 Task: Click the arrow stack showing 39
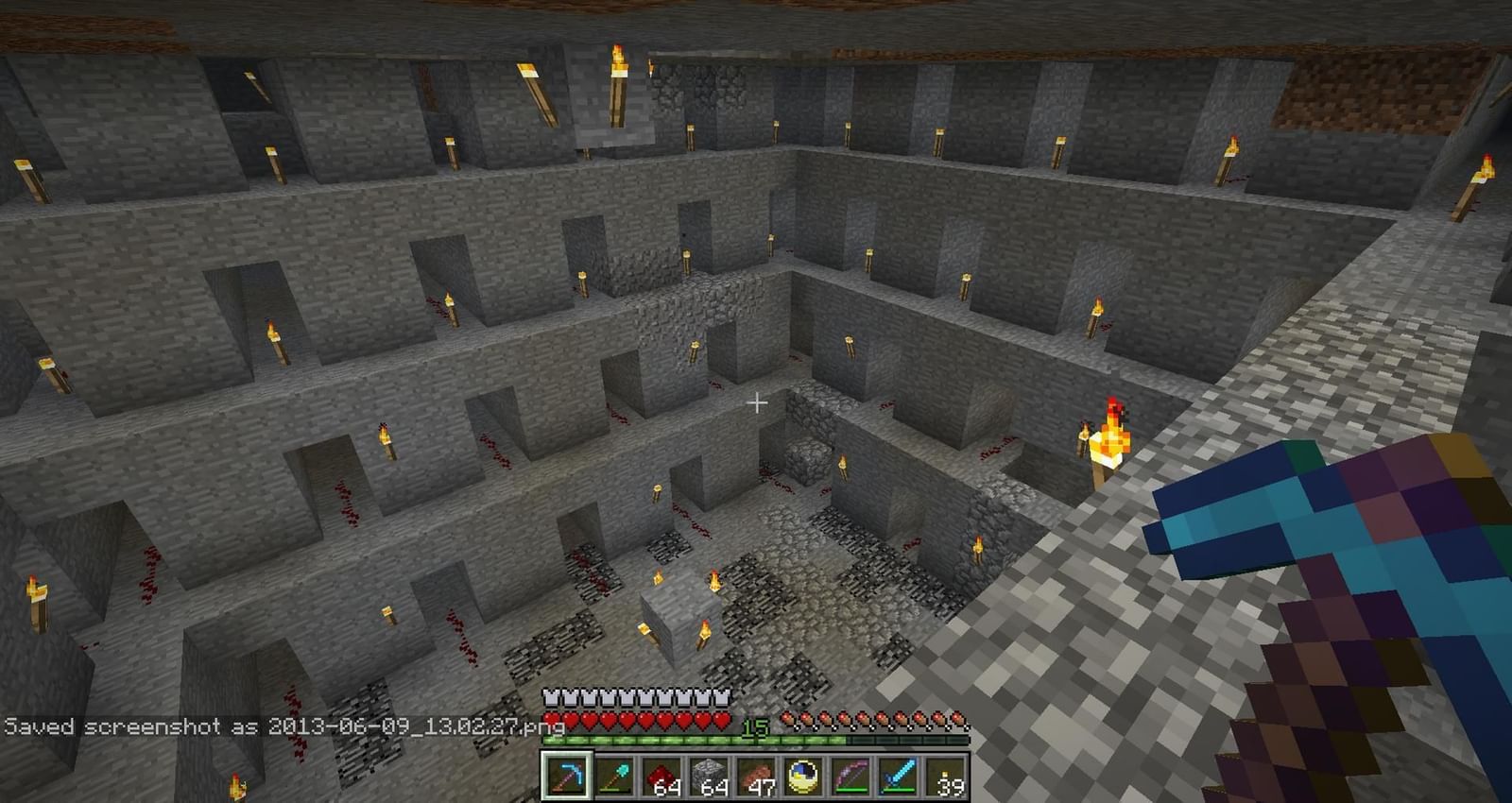point(946,775)
